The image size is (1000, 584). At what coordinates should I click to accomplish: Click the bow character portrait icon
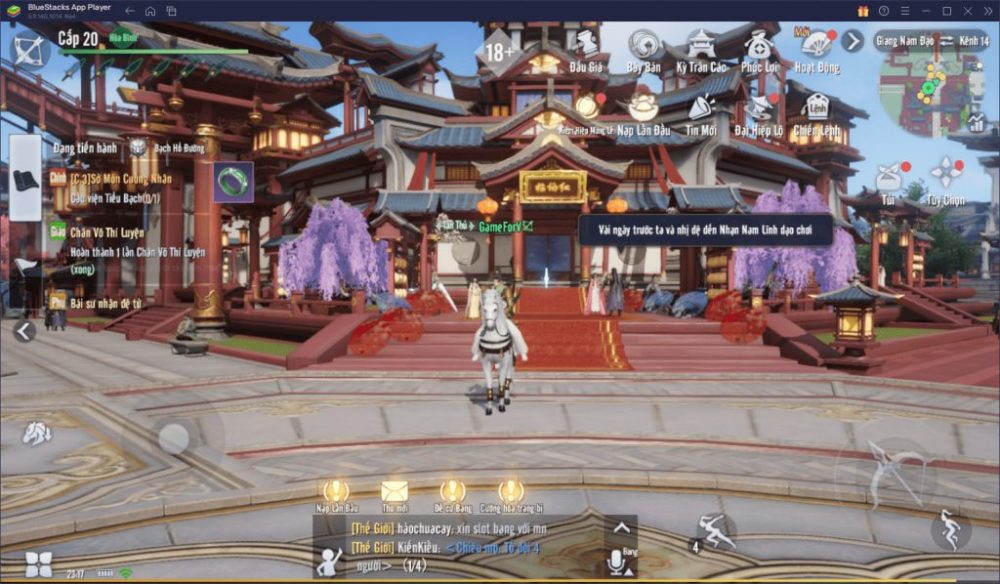(x=29, y=49)
